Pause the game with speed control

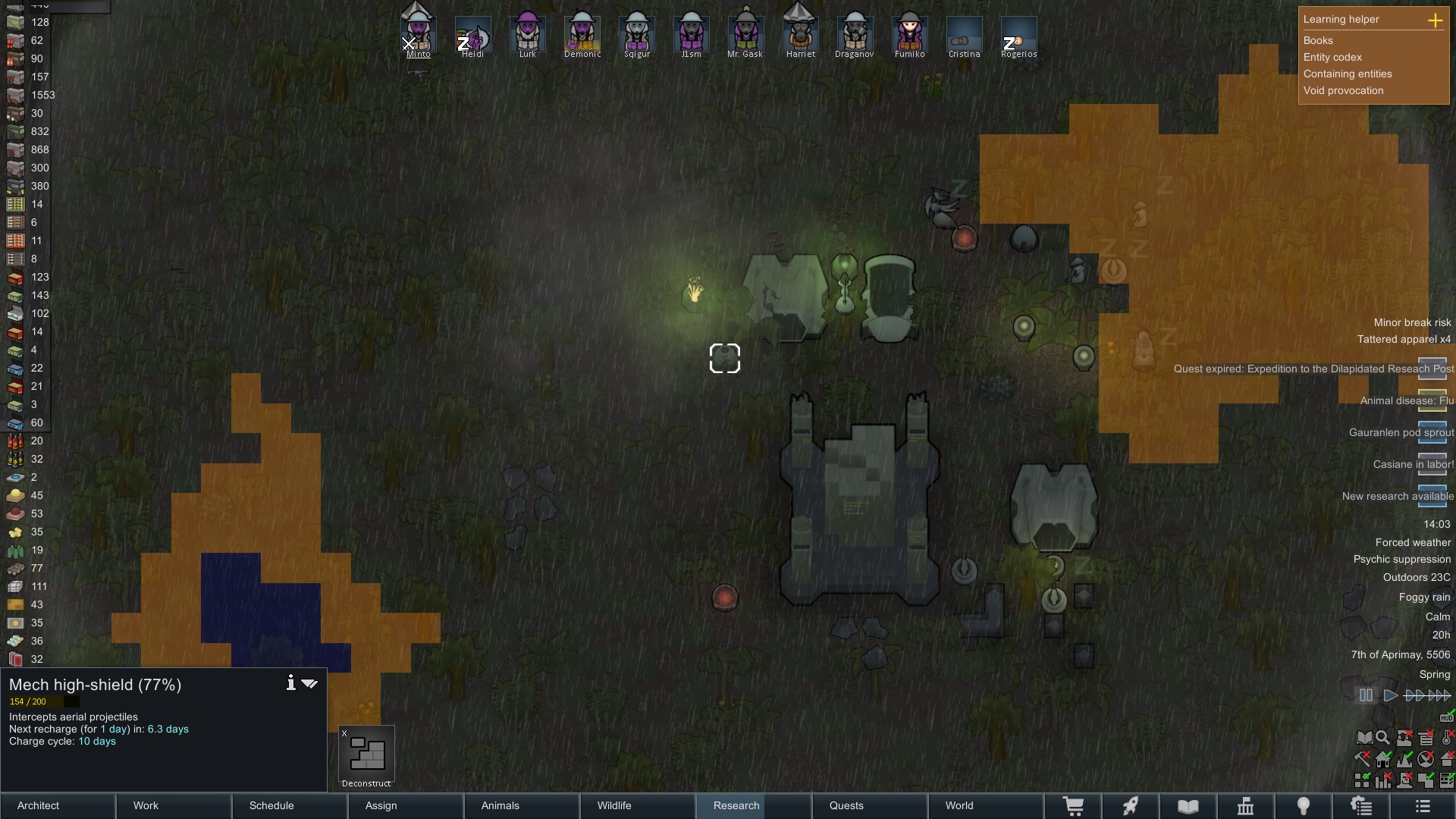click(1366, 695)
